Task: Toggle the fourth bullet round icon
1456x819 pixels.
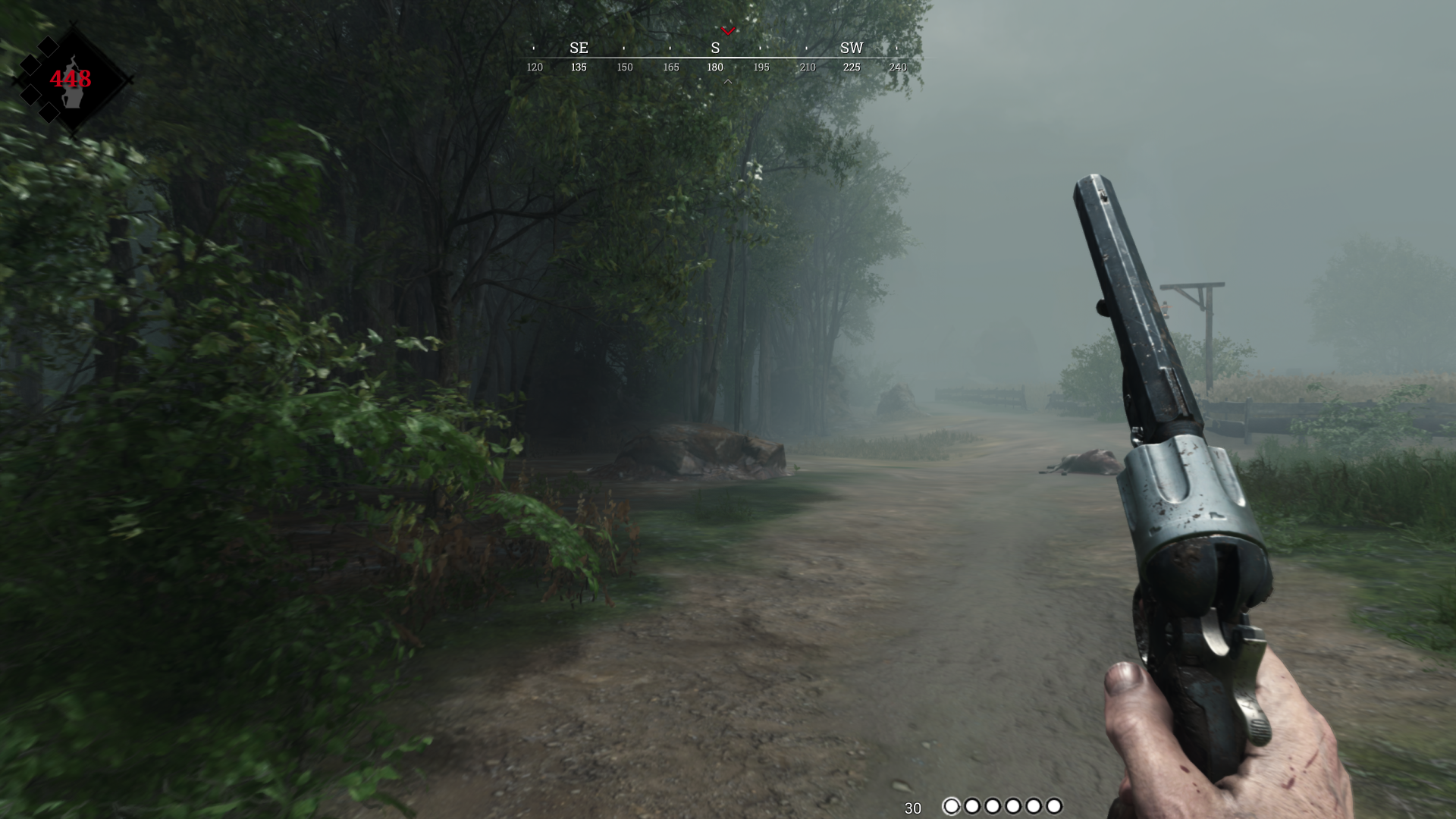Action: tap(1013, 806)
